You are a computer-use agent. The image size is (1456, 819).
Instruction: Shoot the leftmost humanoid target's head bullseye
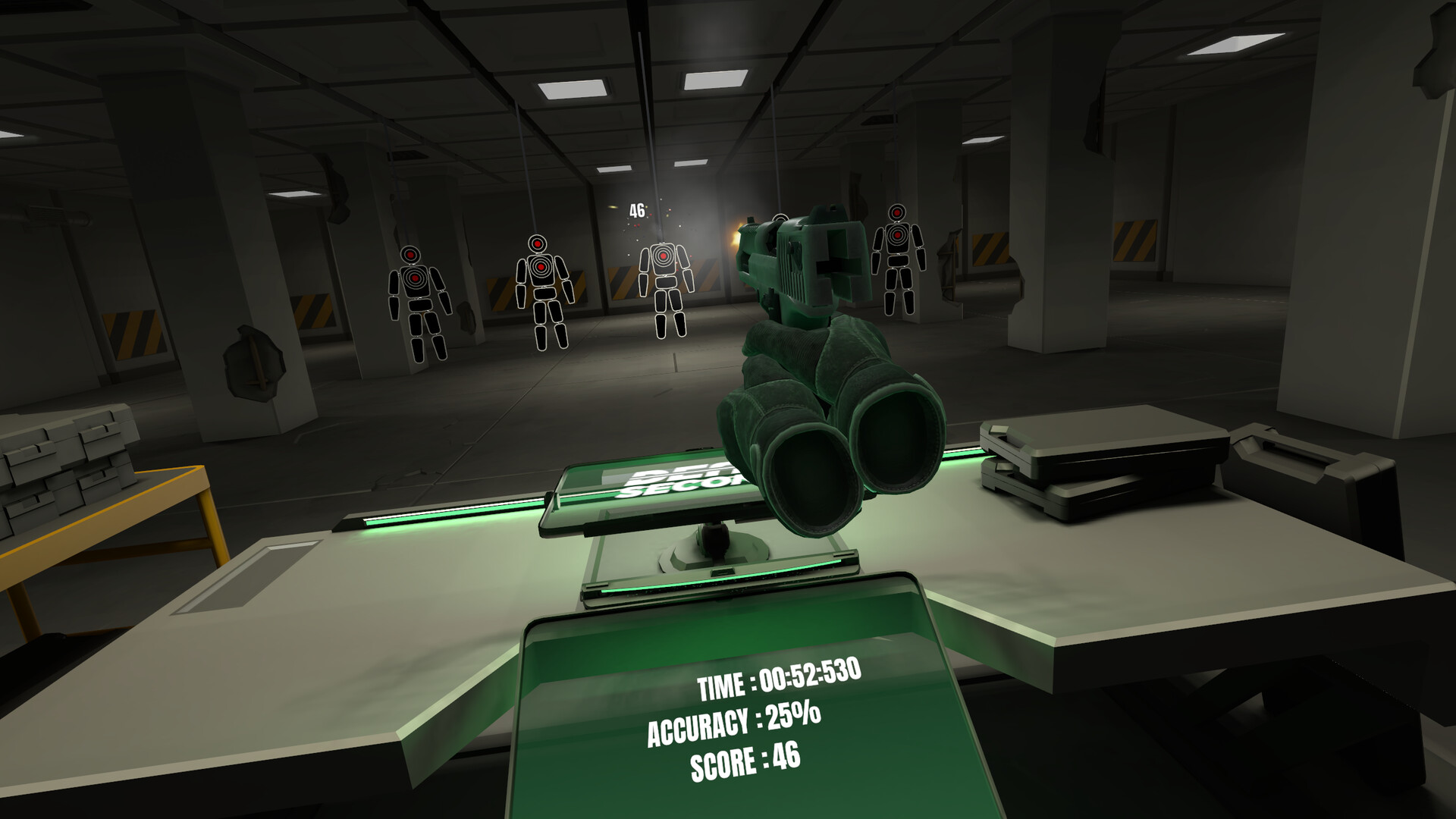coord(409,254)
